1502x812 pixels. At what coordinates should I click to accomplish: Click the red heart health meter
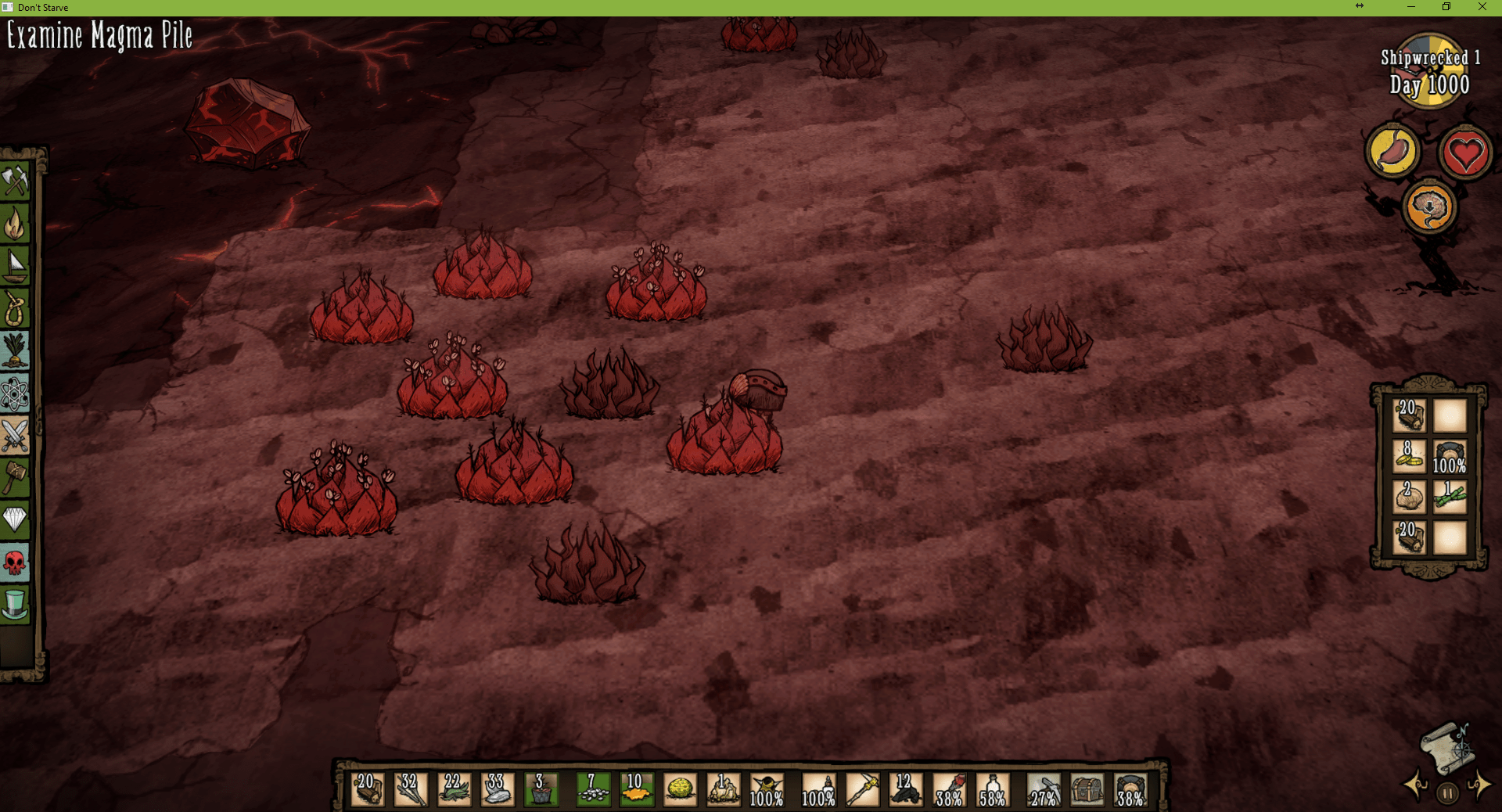point(1464,153)
